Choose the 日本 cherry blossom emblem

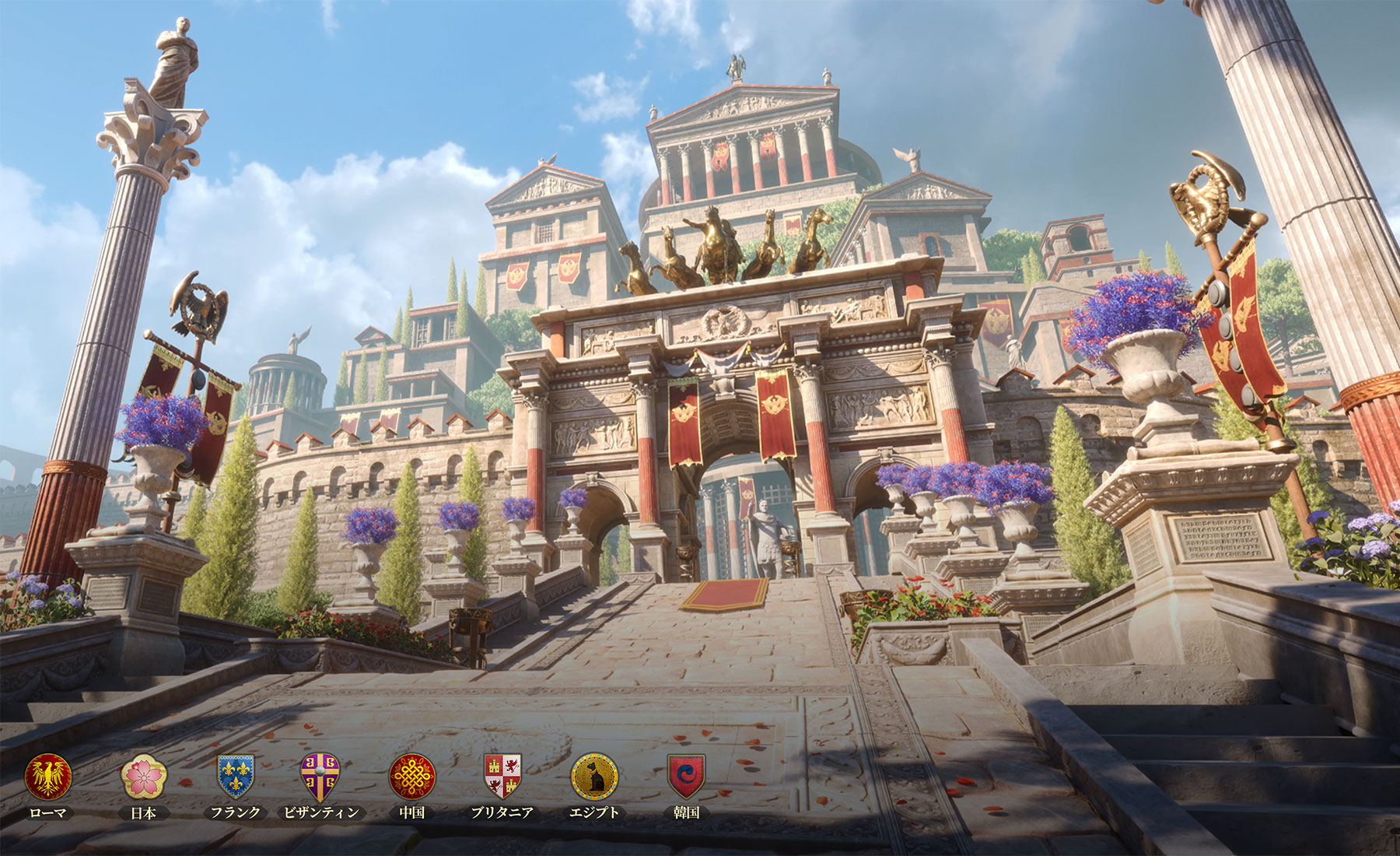coord(144,777)
